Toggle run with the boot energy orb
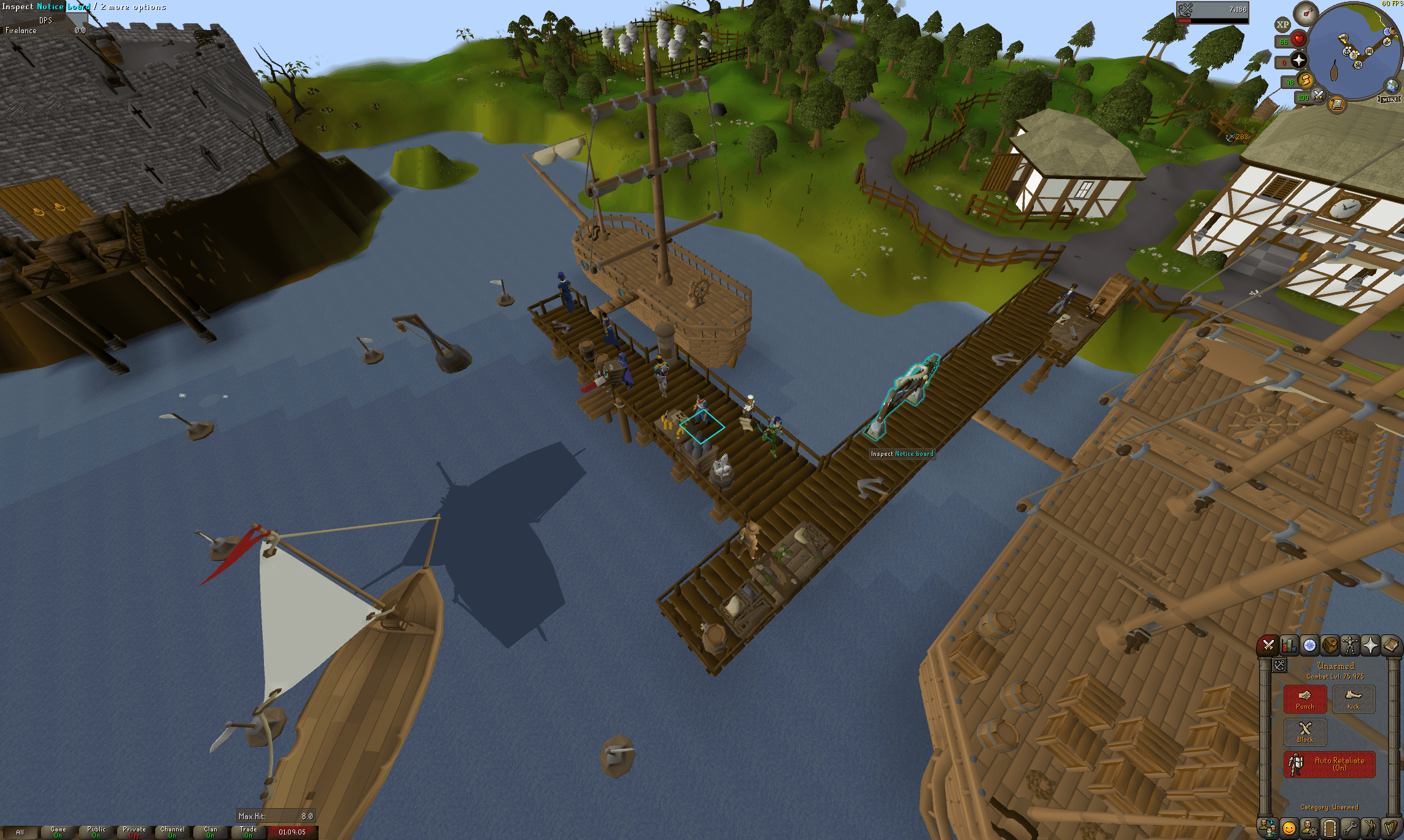Screen dimensions: 1404x840 click(x=1305, y=80)
